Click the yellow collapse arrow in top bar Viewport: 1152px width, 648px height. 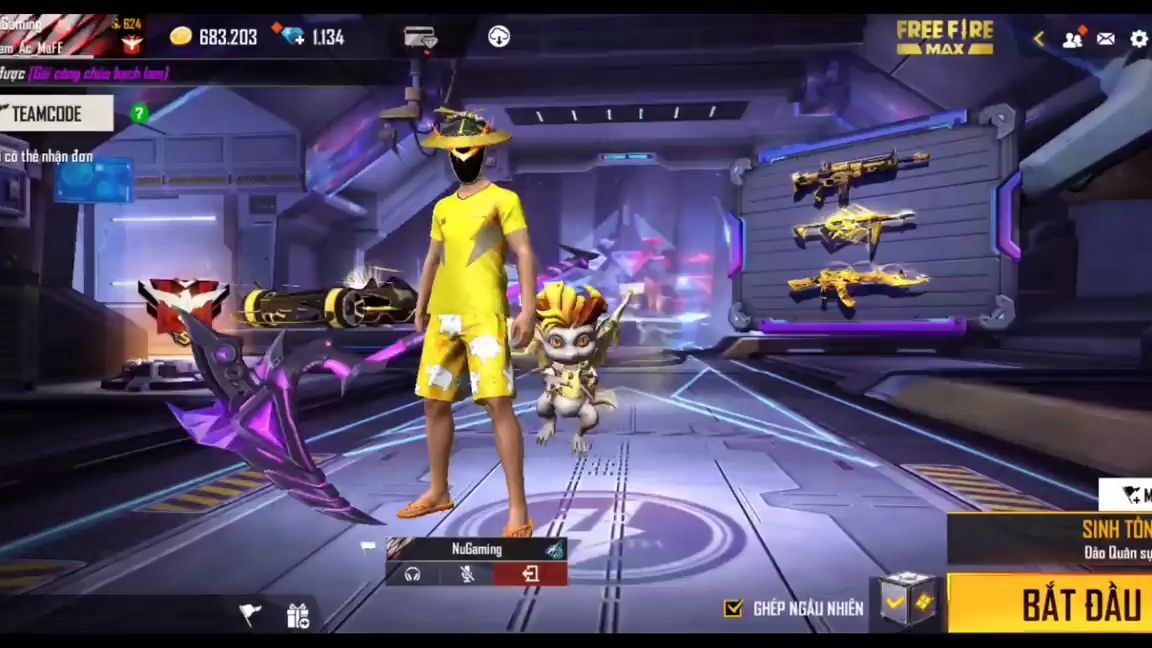1039,39
